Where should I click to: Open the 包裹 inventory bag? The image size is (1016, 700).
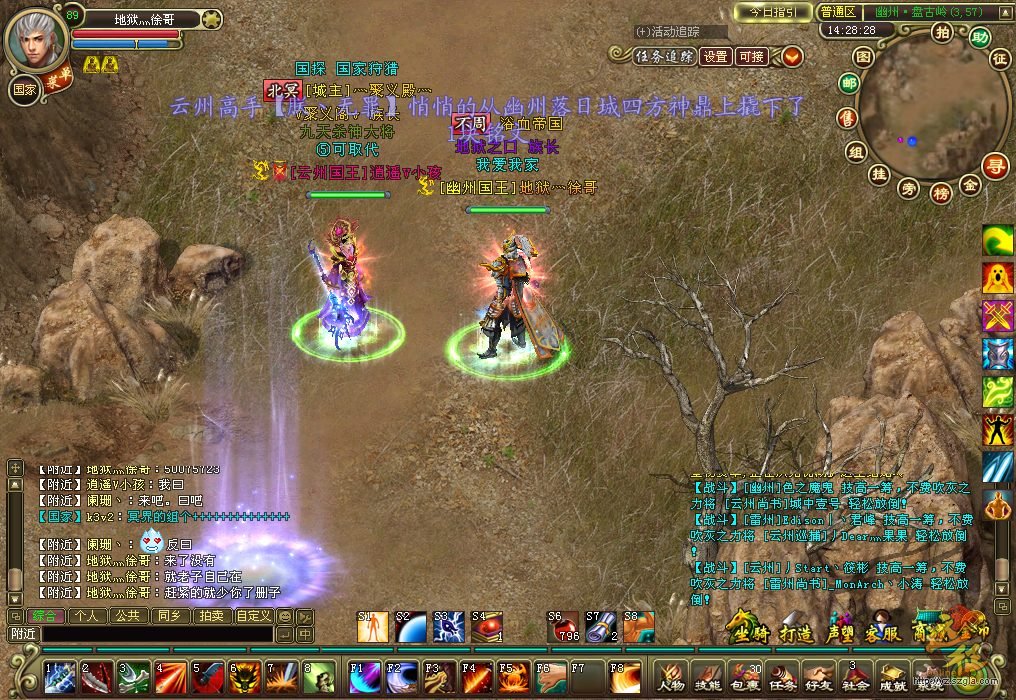click(x=744, y=675)
